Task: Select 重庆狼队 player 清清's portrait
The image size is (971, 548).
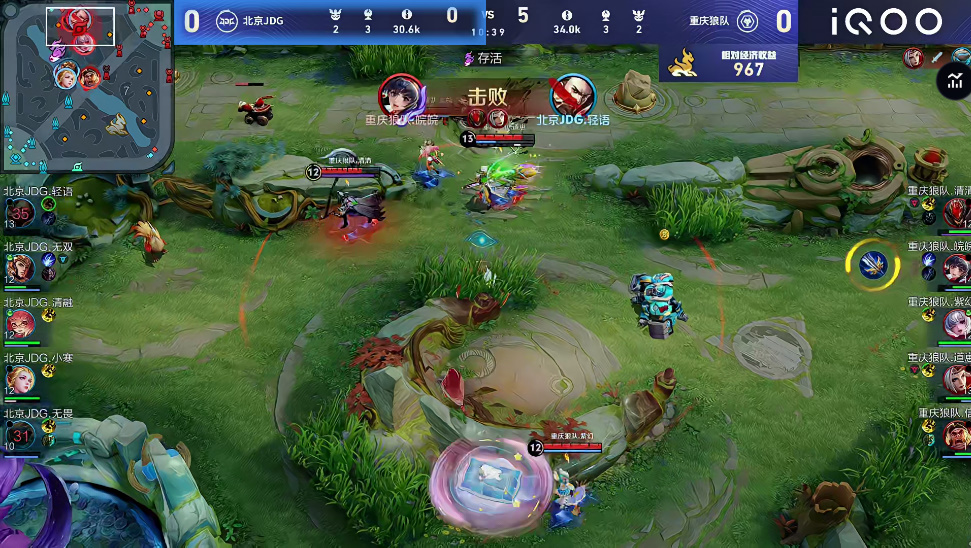Action: coord(955,212)
